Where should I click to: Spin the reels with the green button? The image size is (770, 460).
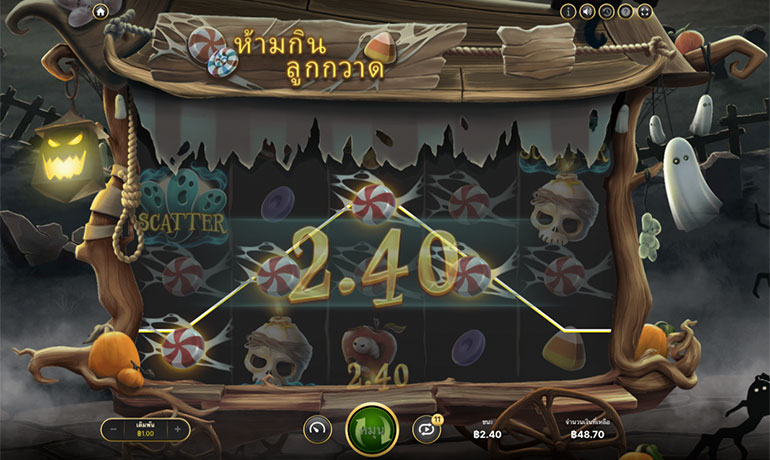click(371, 430)
